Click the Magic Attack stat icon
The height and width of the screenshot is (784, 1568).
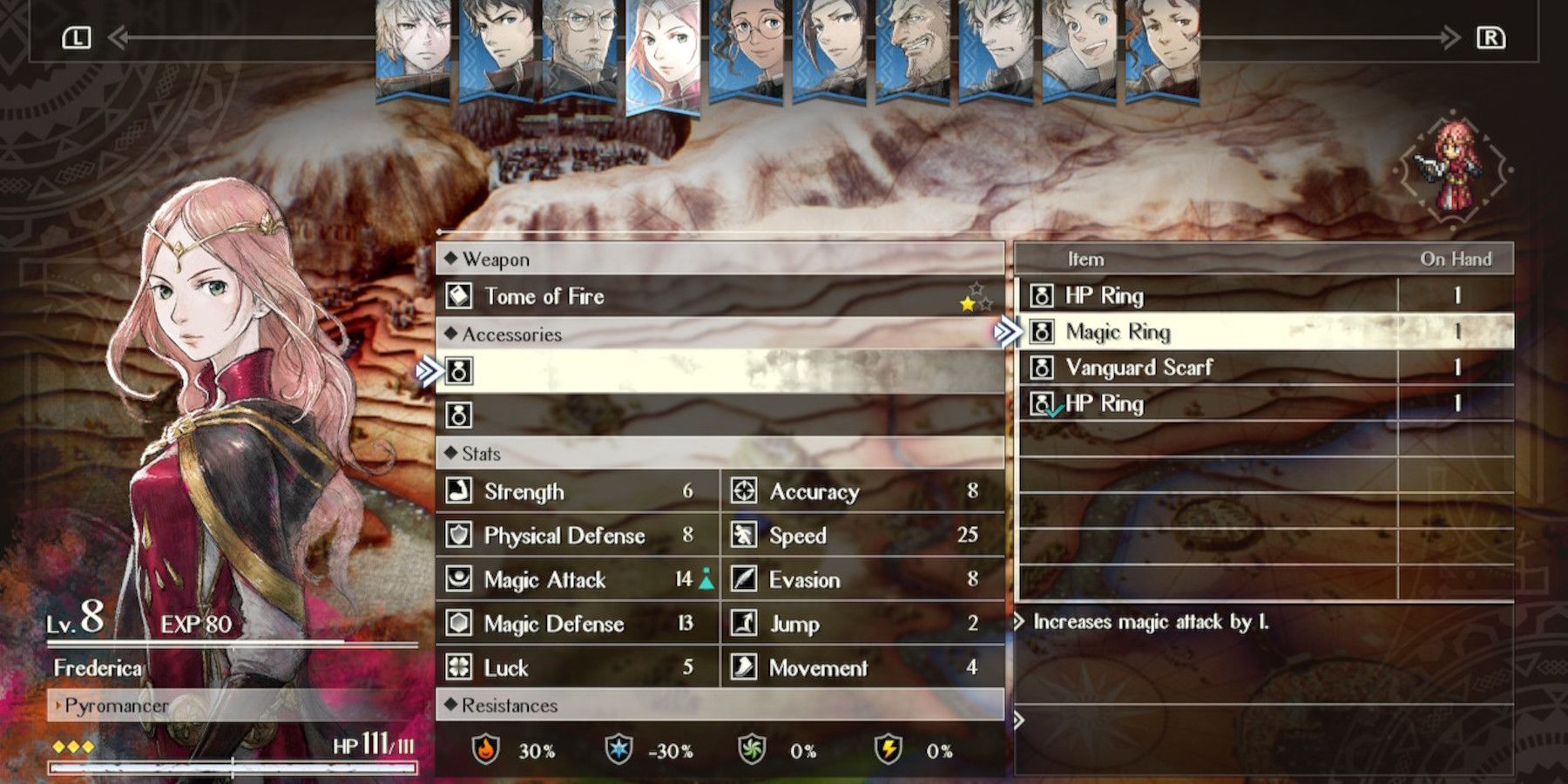[460, 579]
